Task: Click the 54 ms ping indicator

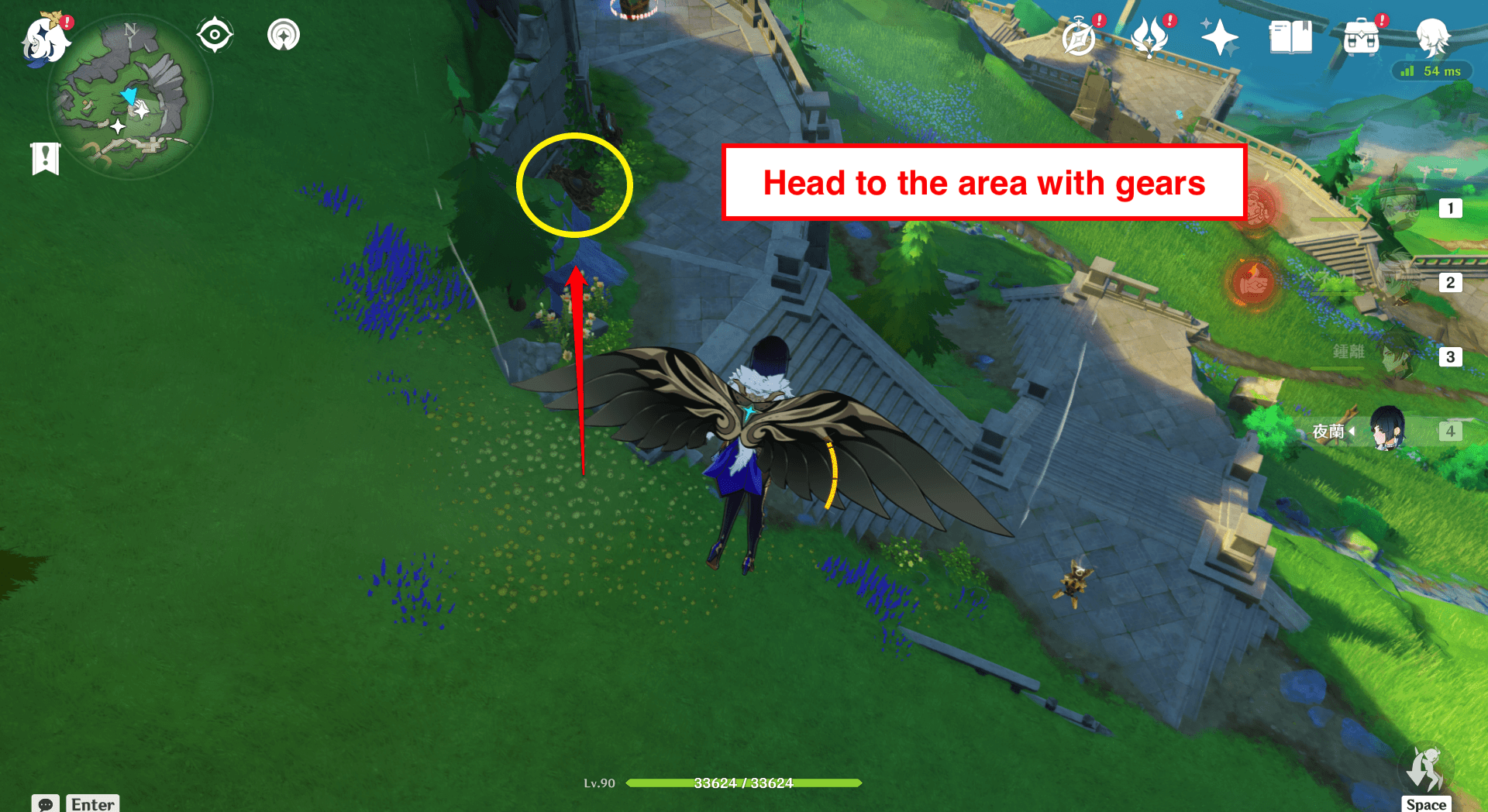Action: [x=1432, y=71]
